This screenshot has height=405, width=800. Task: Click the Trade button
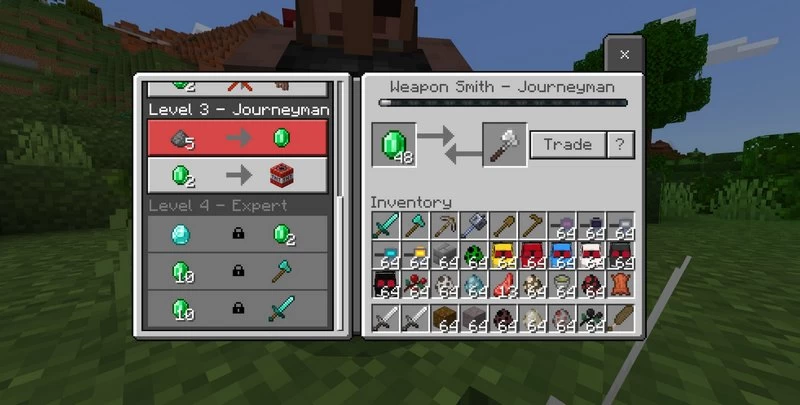pyautogui.click(x=567, y=145)
